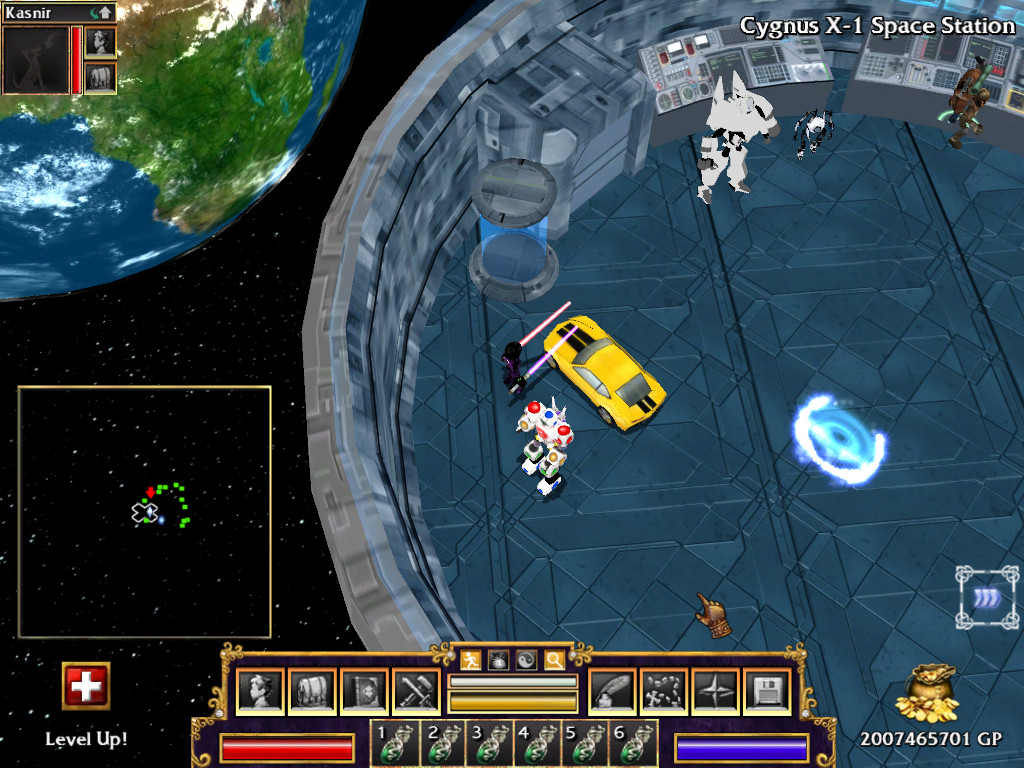Select Kasnir's pet portrait
The height and width of the screenshot is (768, 1024).
(x=36, y=60)
